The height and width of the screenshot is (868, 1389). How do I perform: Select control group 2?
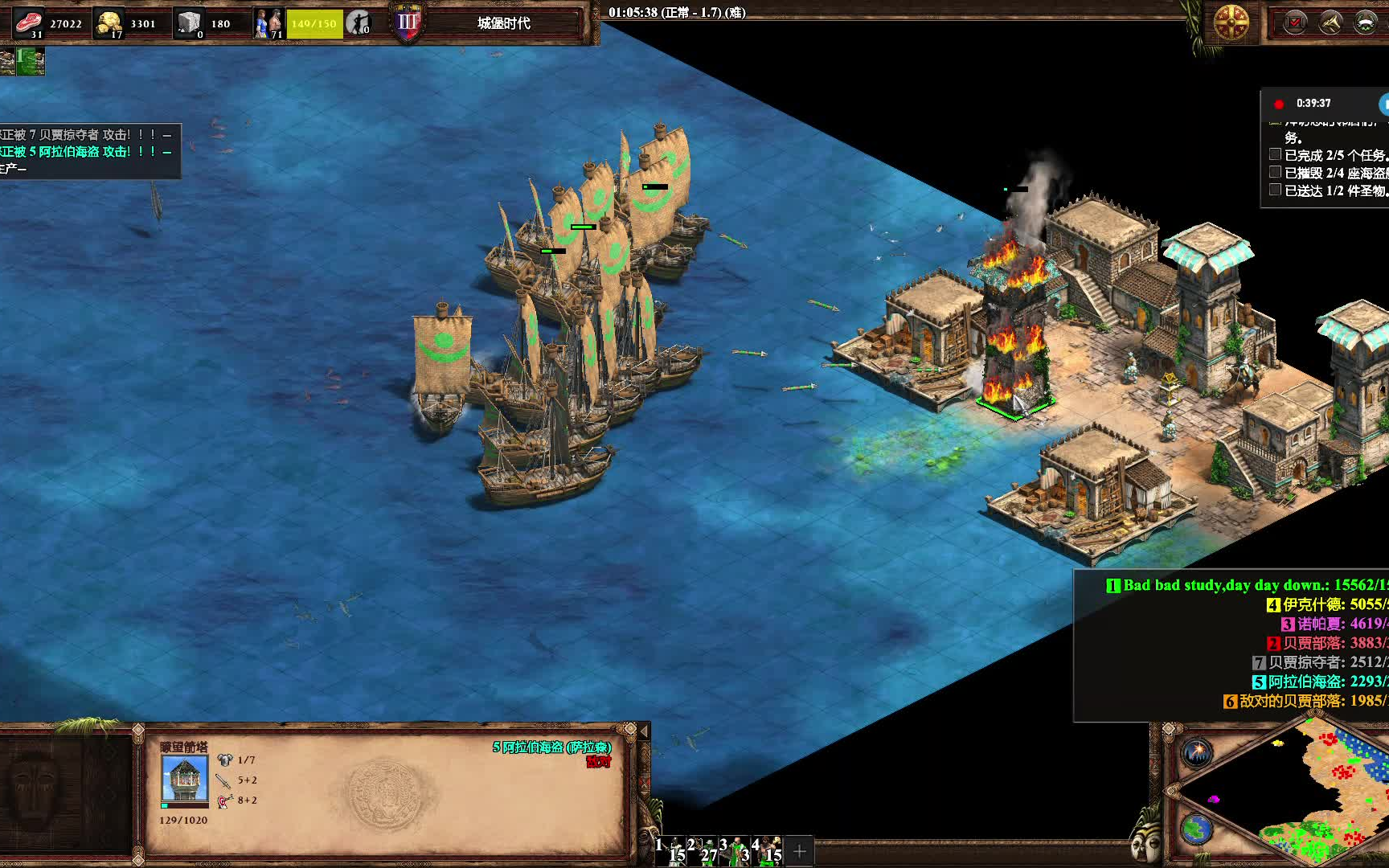pyautogui.click(x=702, y=850)
